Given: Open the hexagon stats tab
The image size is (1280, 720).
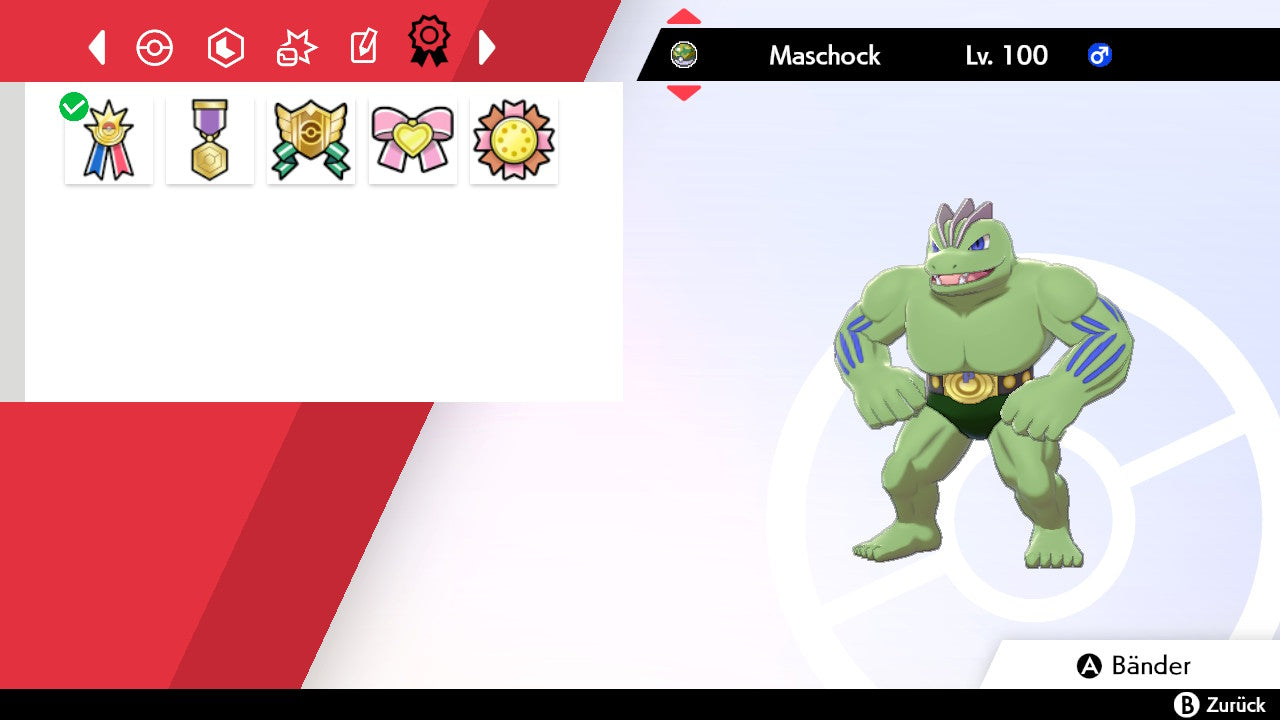Looking at the screenshot, I should tap(225, 48).
